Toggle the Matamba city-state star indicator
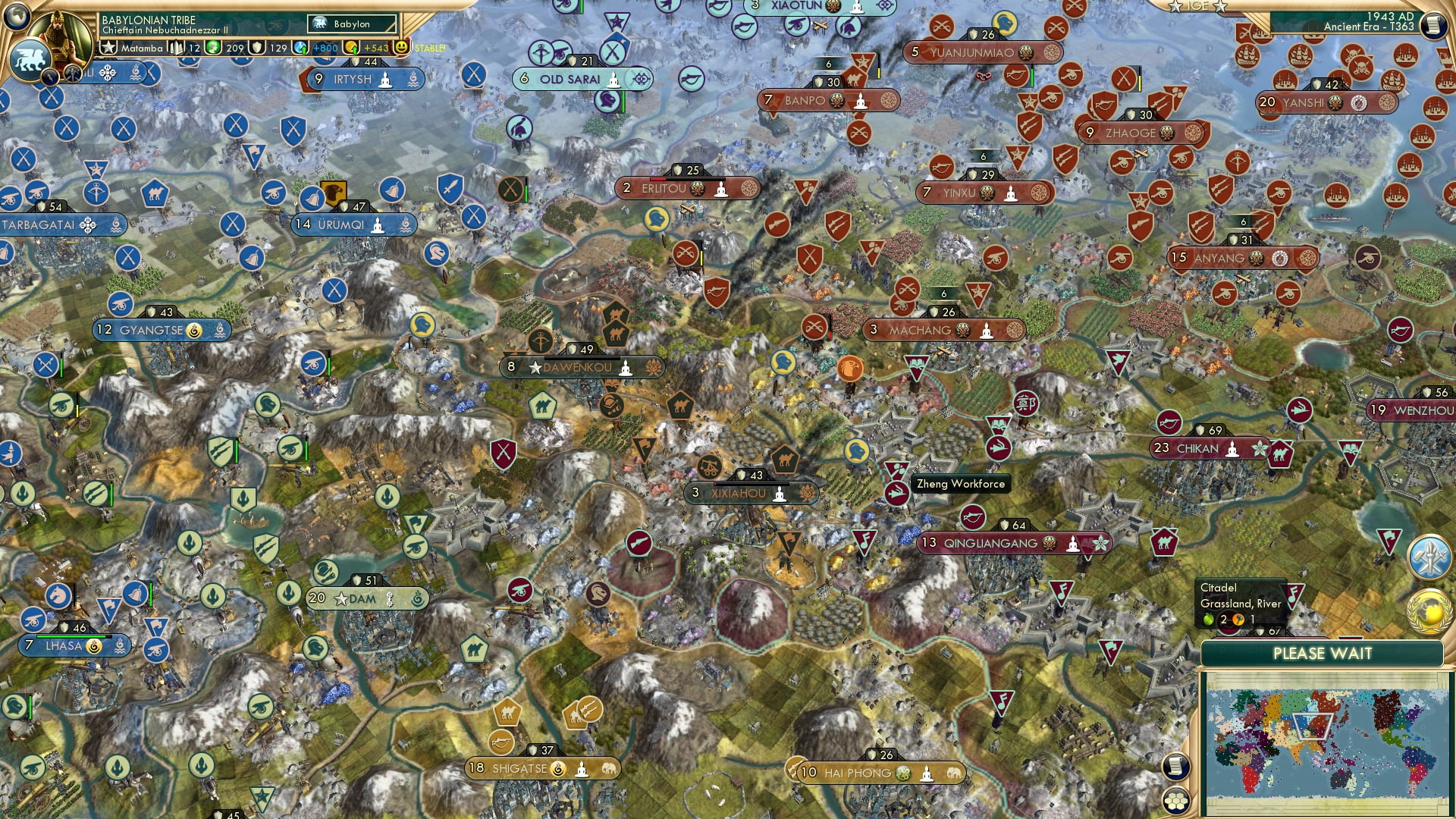This screenshot has height=819, width=1456. click(108, 47)
